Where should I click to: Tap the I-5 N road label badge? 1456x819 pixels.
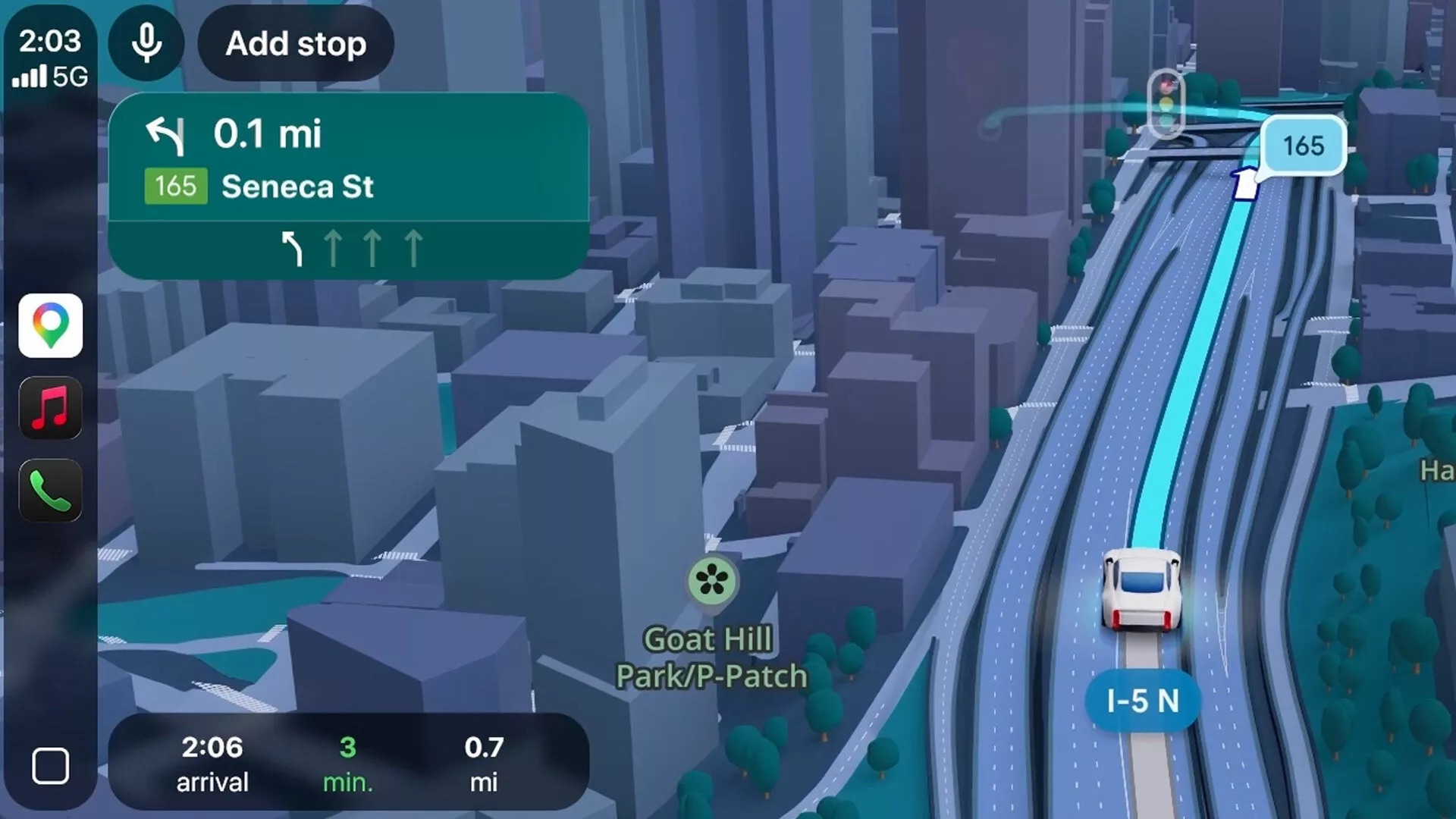pos(1143,701)
